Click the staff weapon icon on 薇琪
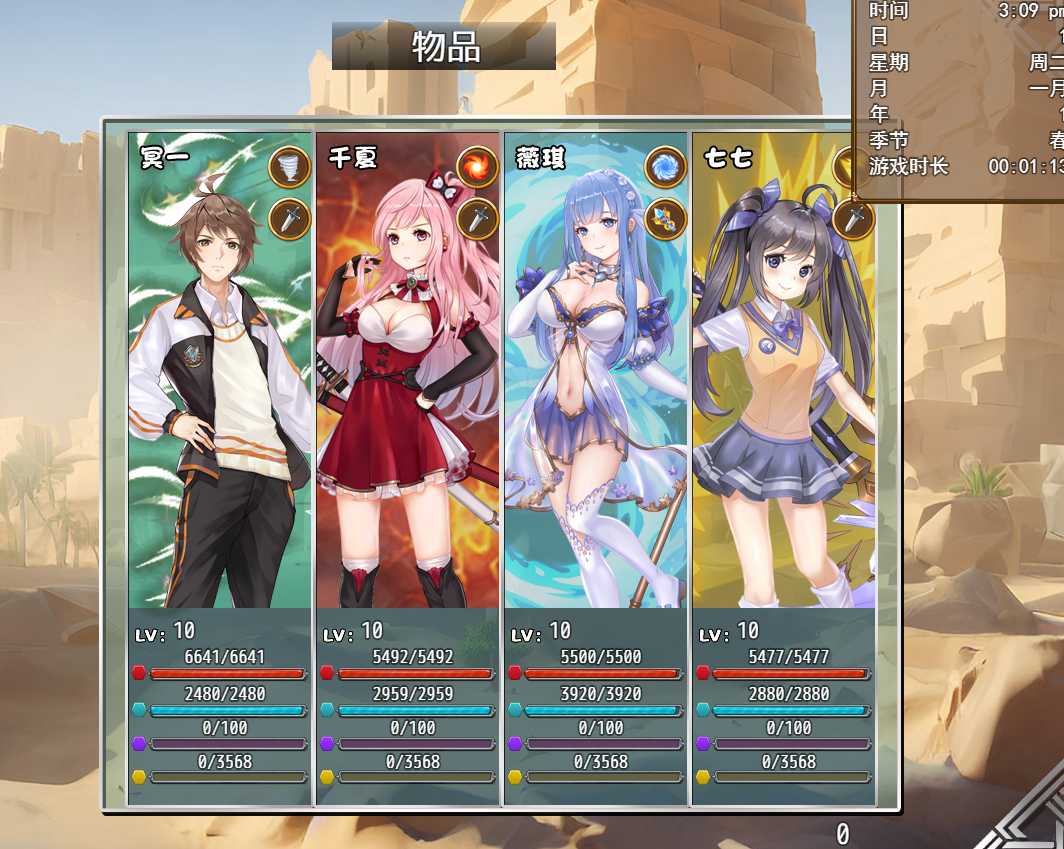The width and height of the screenshot is (1064, 849). click(x=665, y=219)
